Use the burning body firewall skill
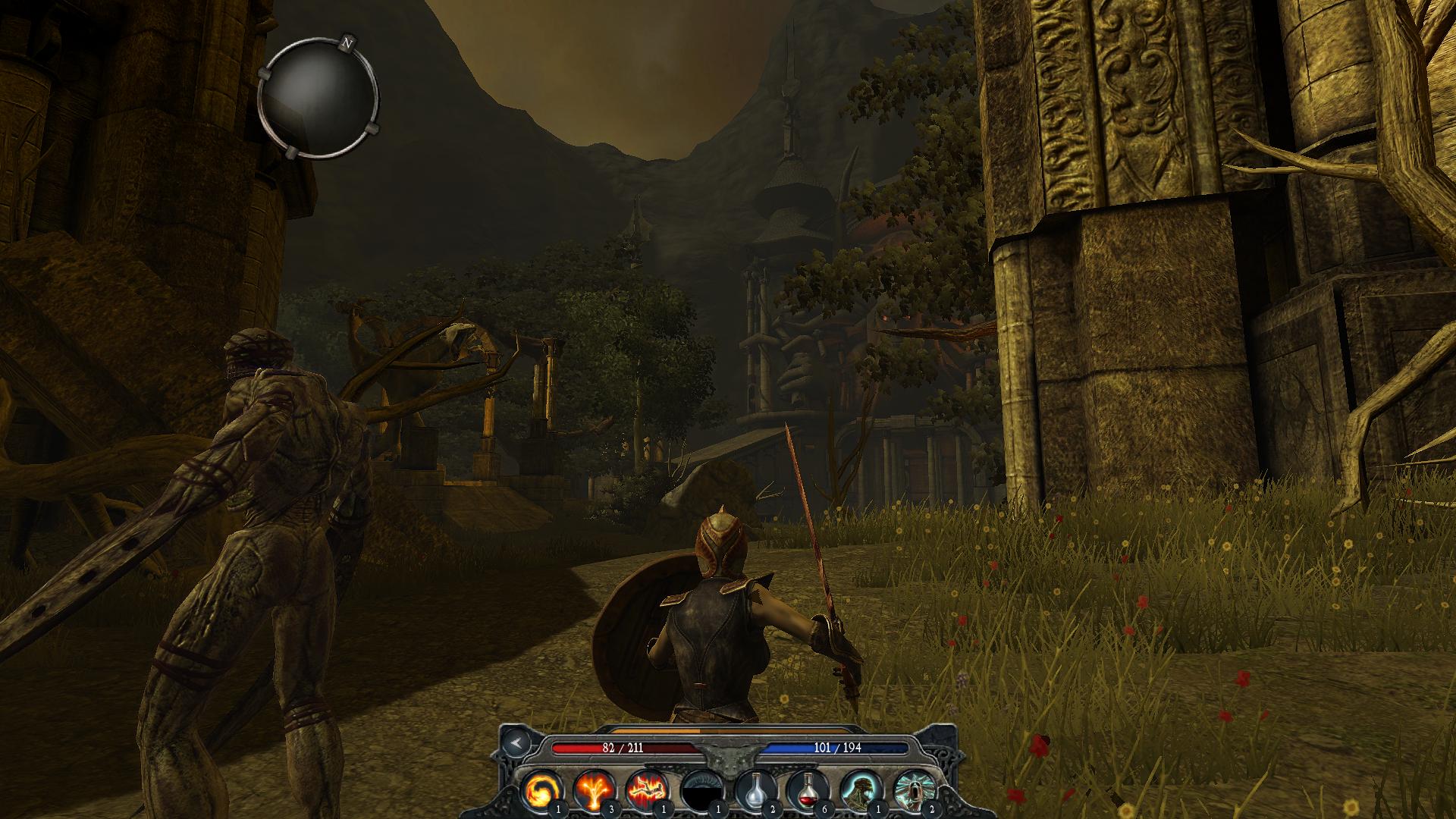Viewport: 1456px width, 819px height. tap(647, 791)
